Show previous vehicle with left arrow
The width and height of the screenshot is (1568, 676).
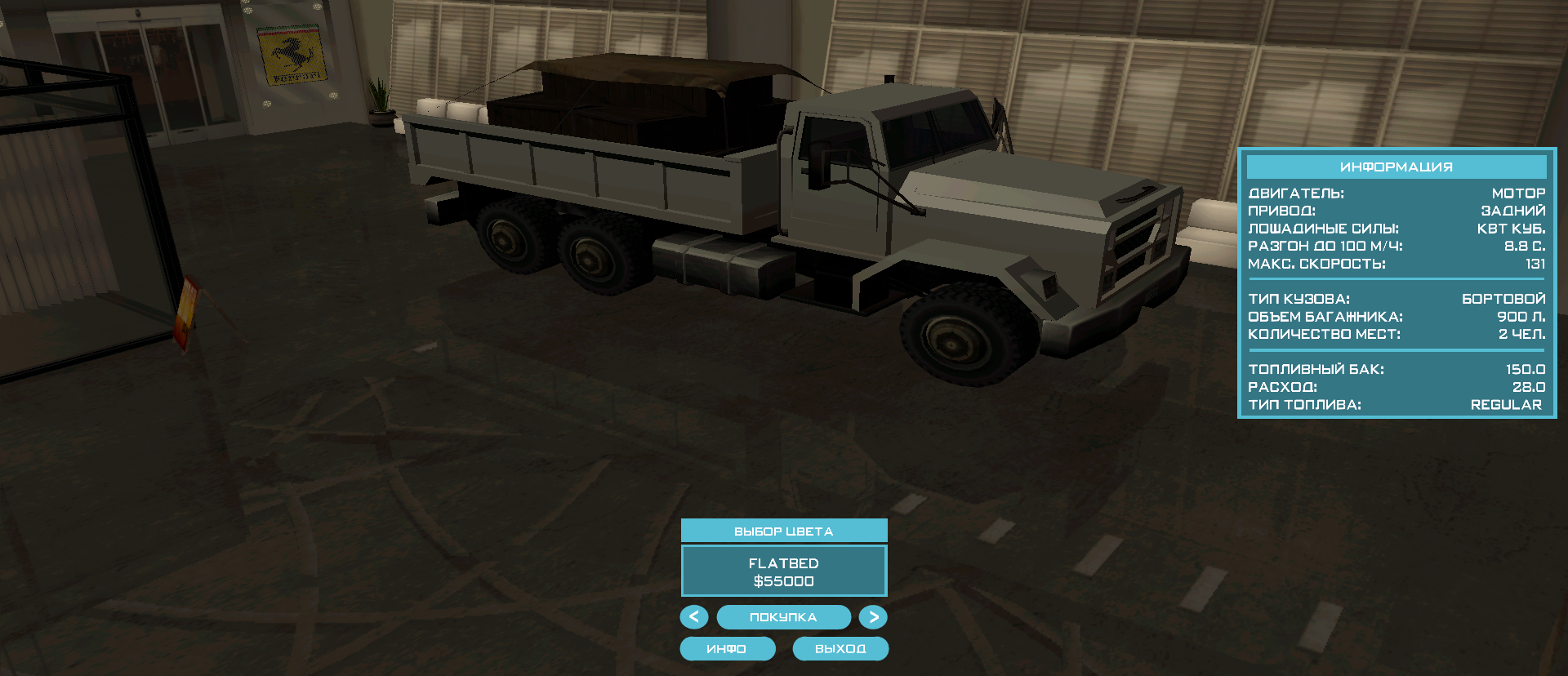tap(694, 617)
